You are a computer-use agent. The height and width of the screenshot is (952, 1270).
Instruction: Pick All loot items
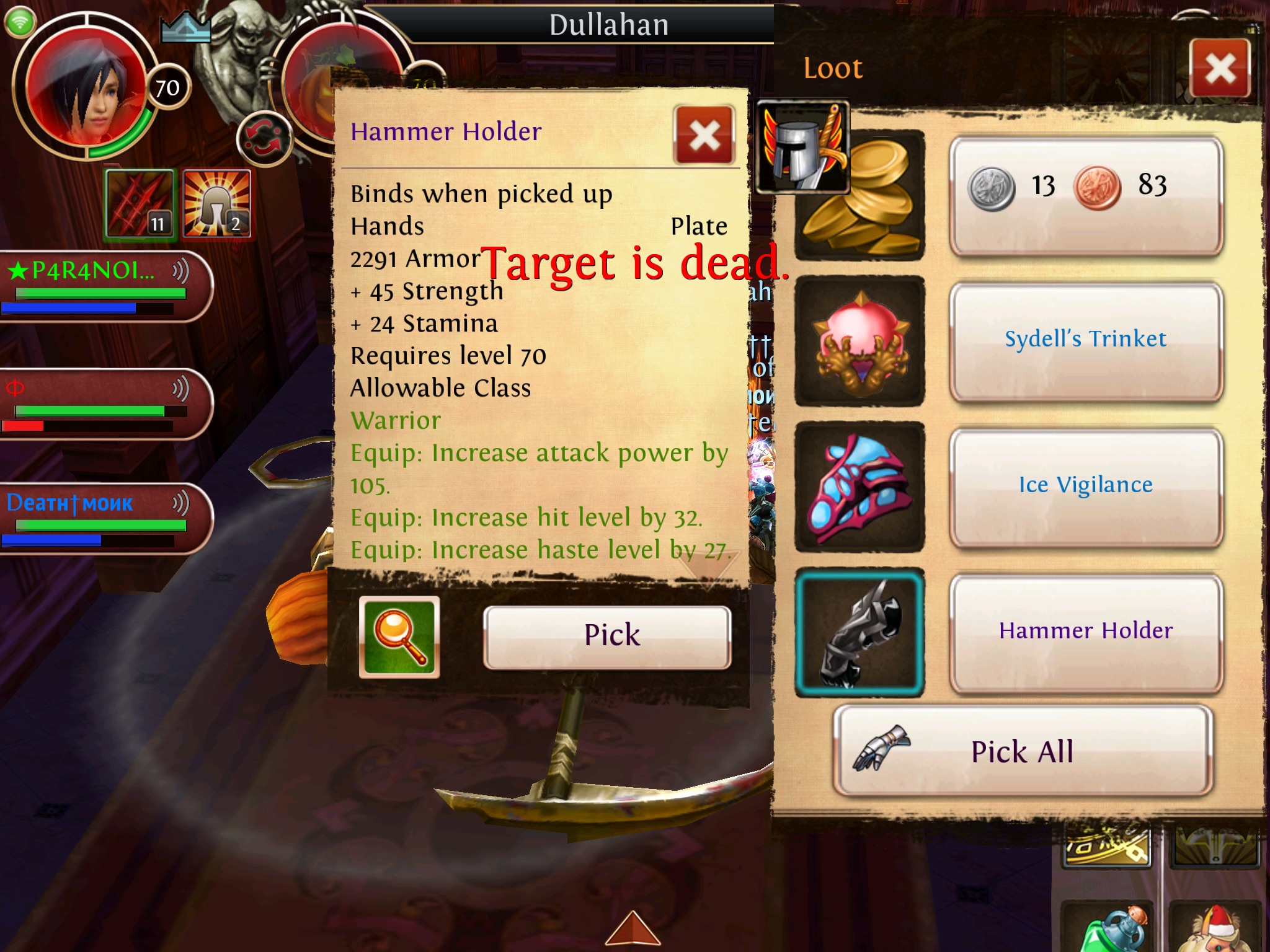[1023, 751]
